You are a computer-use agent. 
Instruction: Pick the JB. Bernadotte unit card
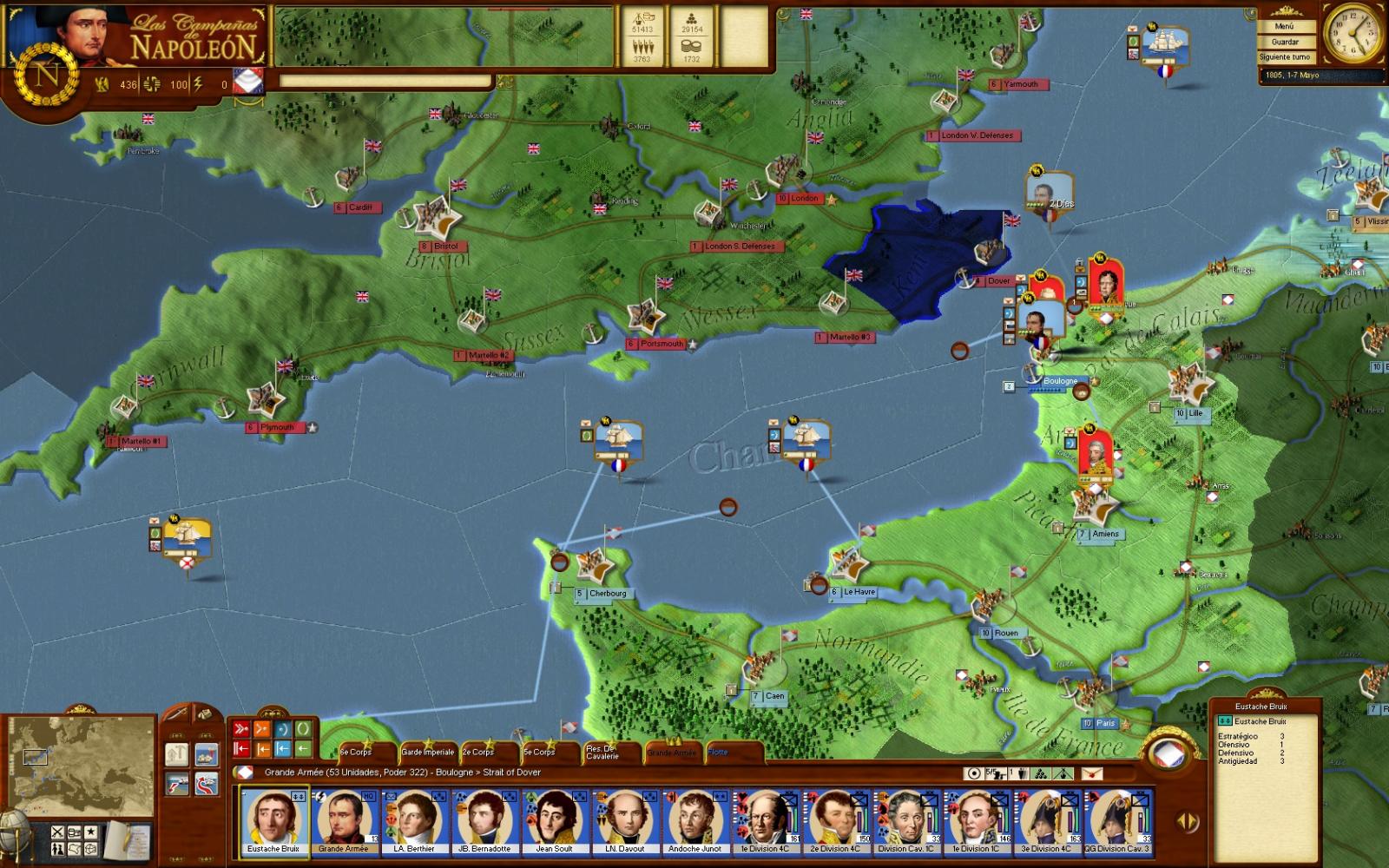point(484,821)
